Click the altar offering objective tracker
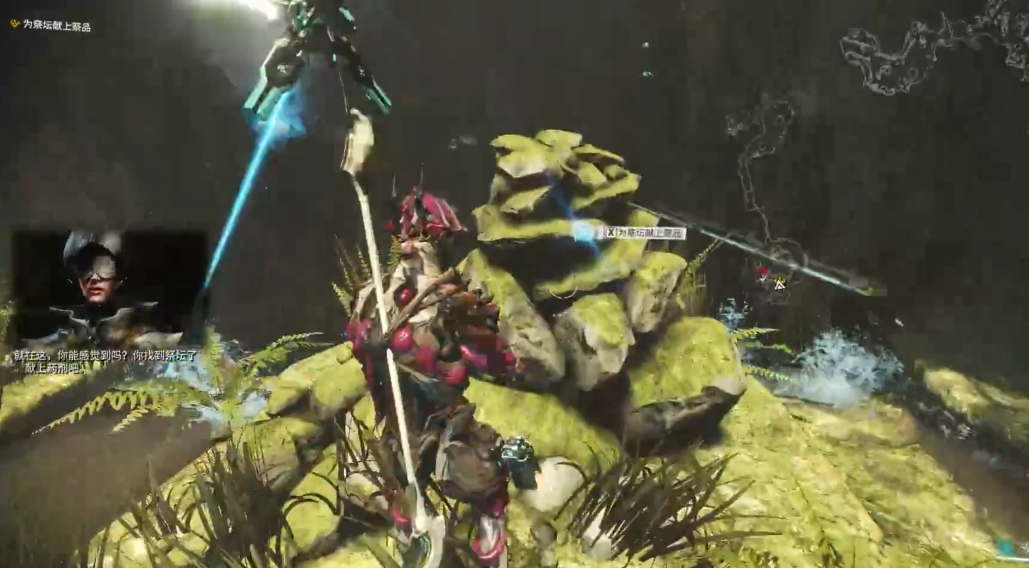The height and width of the screenshot is (568, 1029). coord(51,26)
